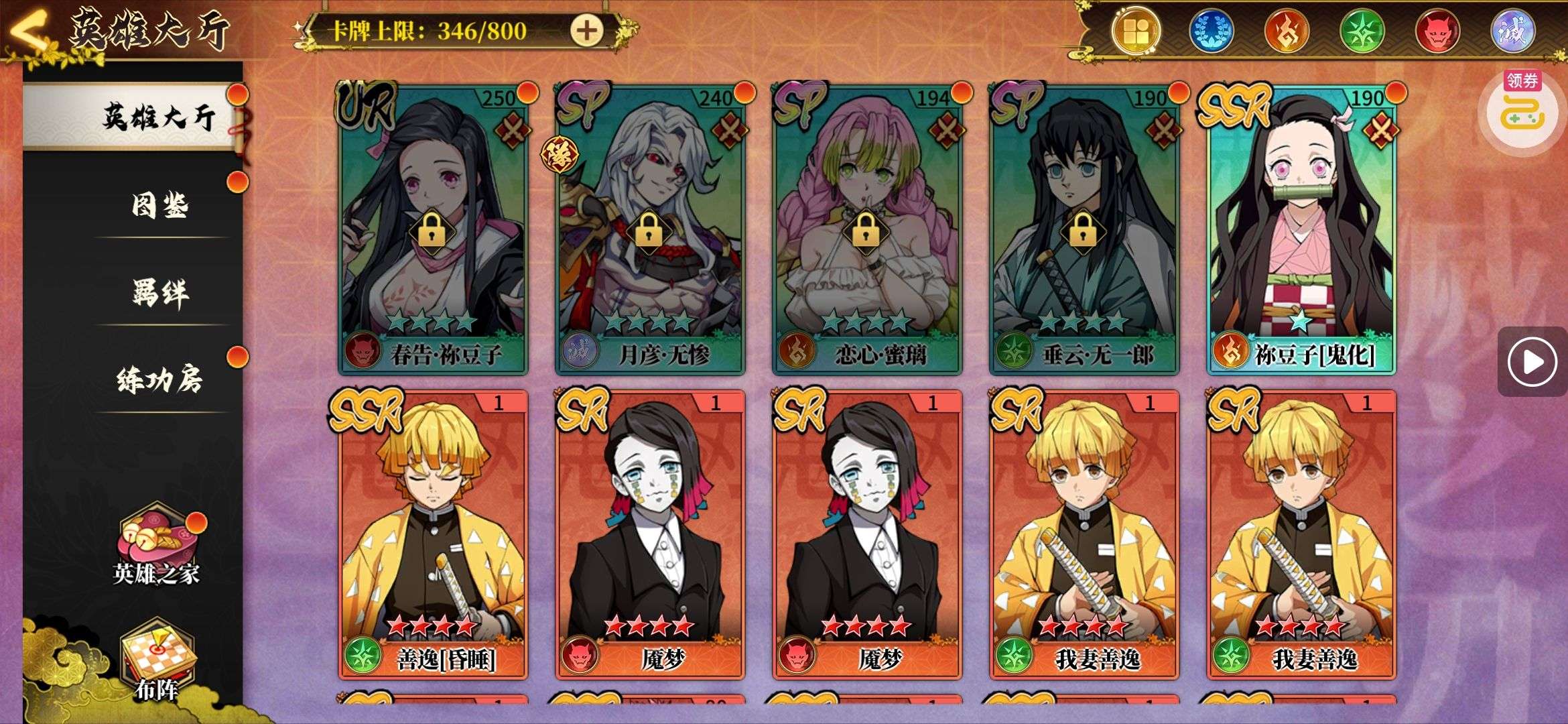This screenshot has width=1568, height=724.
Task: Enter the 练功房 menu entry
Action: [159, 379]
